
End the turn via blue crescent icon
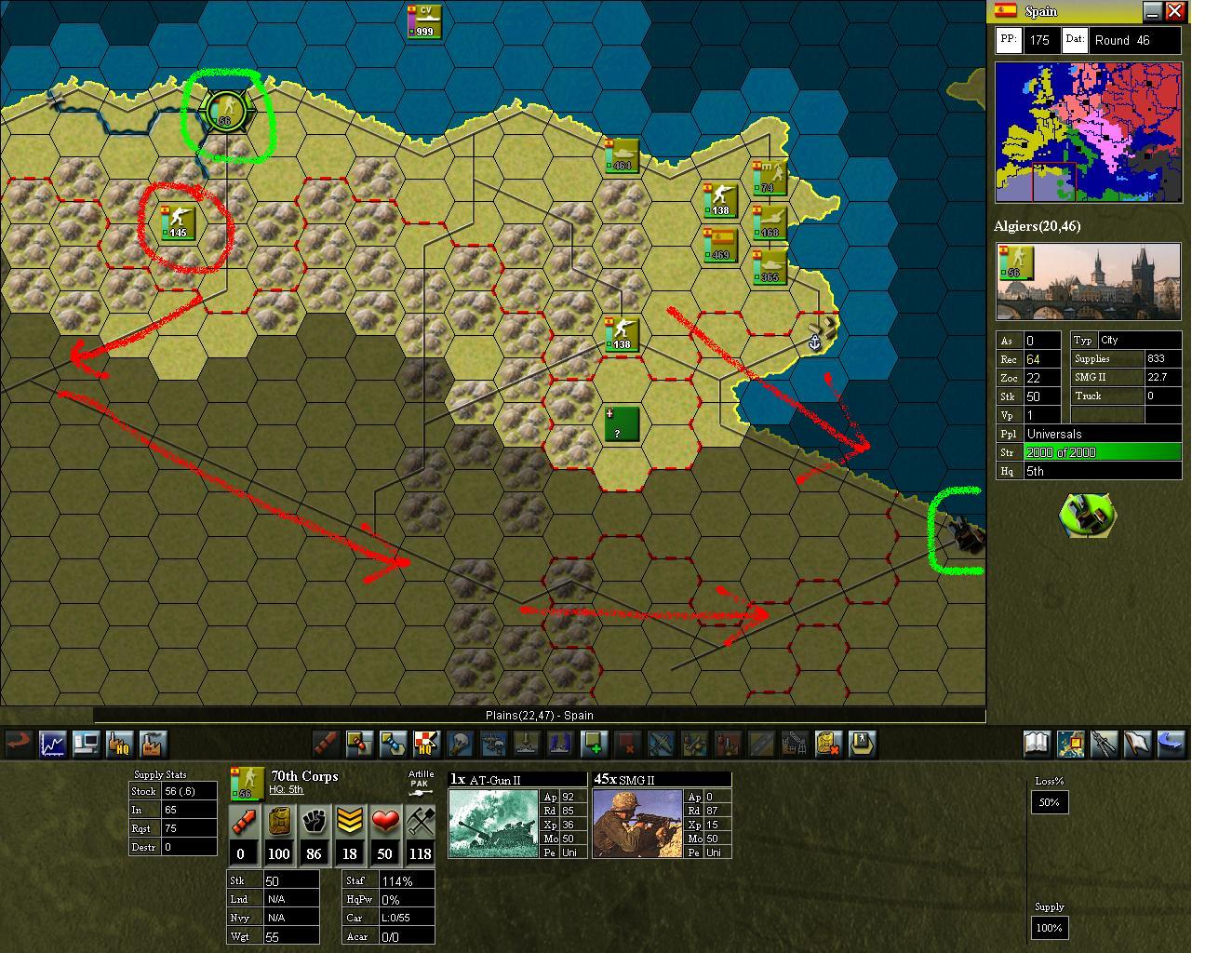(1172, 743)
